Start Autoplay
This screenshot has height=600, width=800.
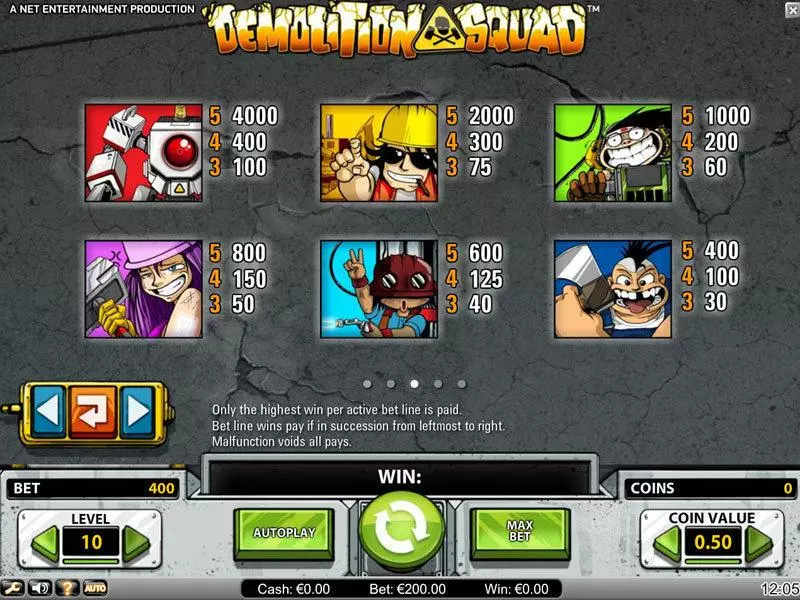(x=284, y=533)
